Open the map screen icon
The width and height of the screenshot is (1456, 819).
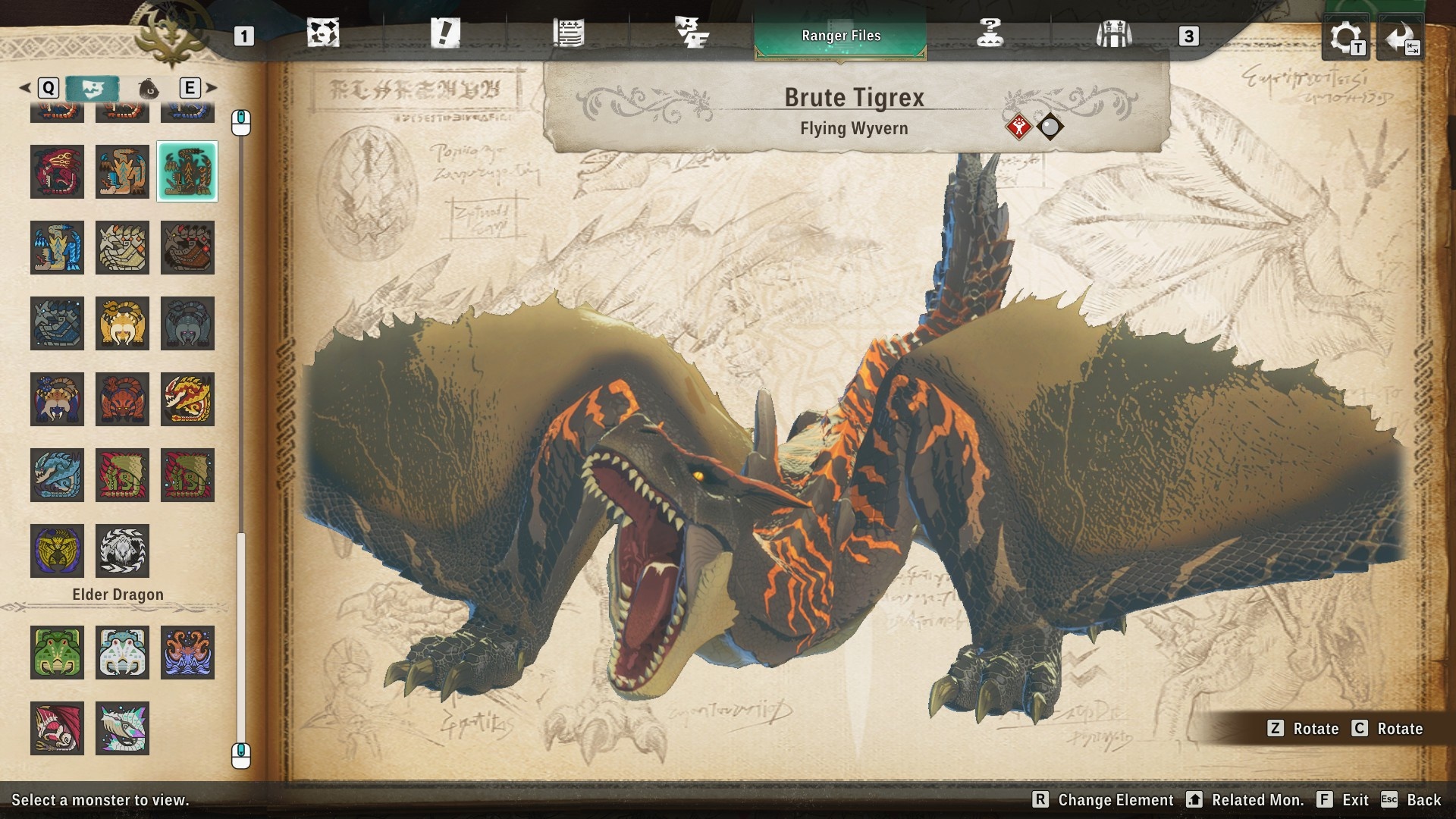coord(324,34)
